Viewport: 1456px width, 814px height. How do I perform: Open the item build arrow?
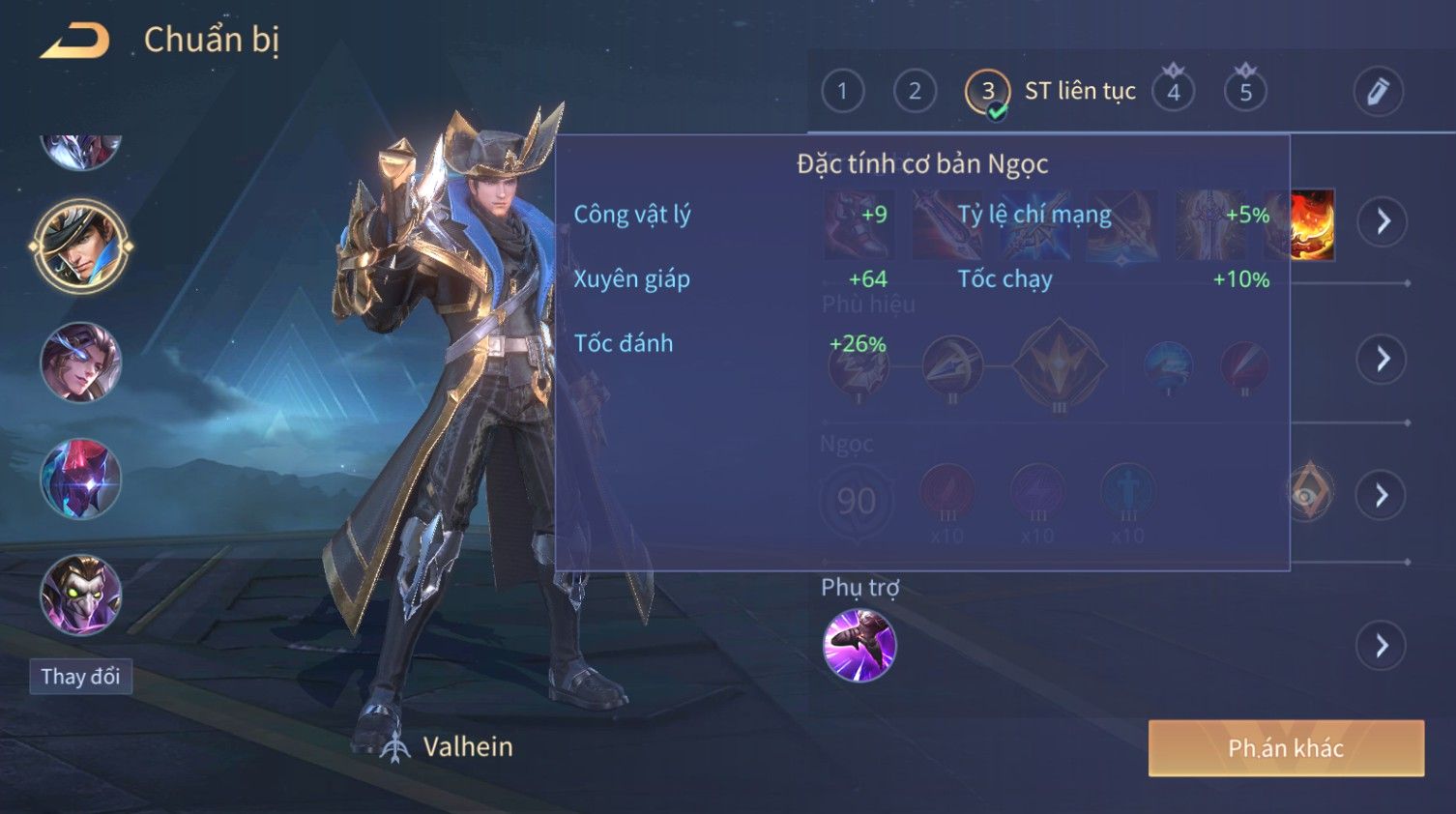1383,221
